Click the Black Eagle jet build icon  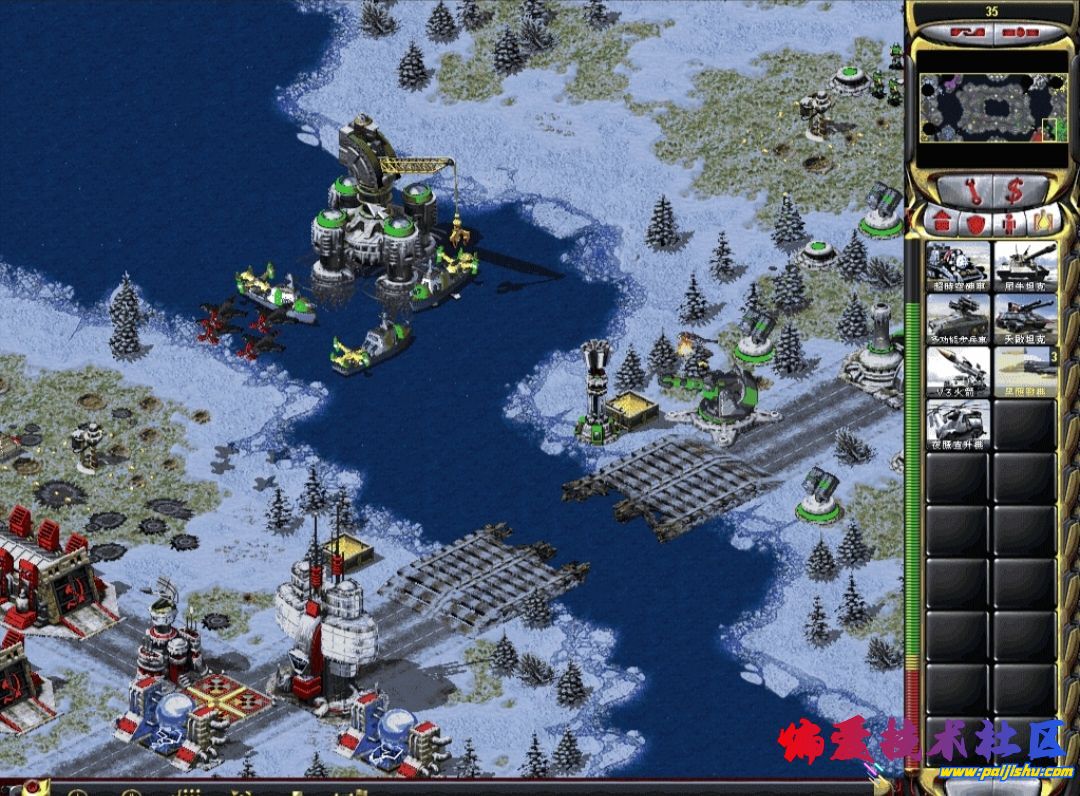pos(1025,371)
